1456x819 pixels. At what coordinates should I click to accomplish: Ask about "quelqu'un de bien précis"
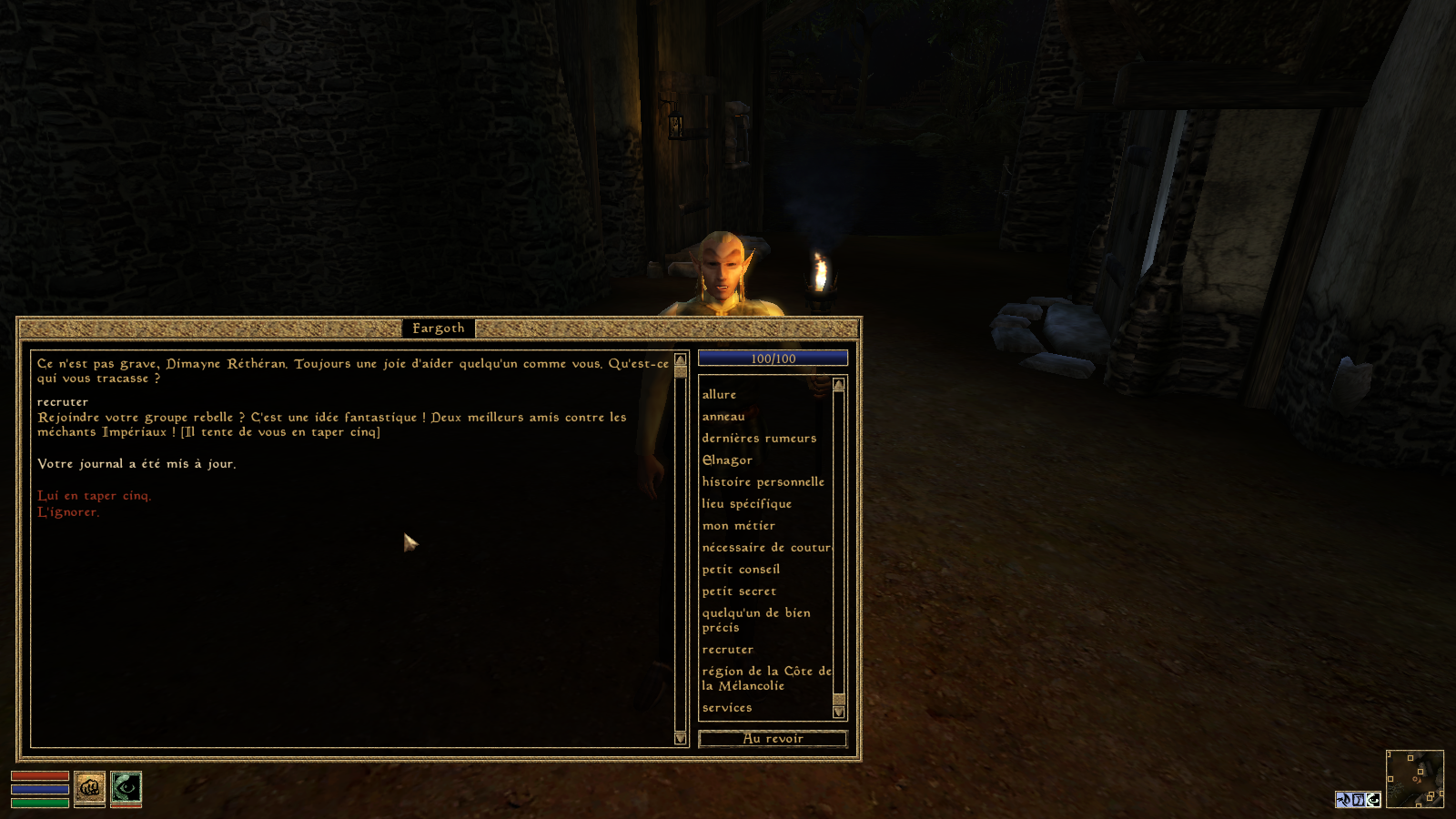tap(755, 620)
